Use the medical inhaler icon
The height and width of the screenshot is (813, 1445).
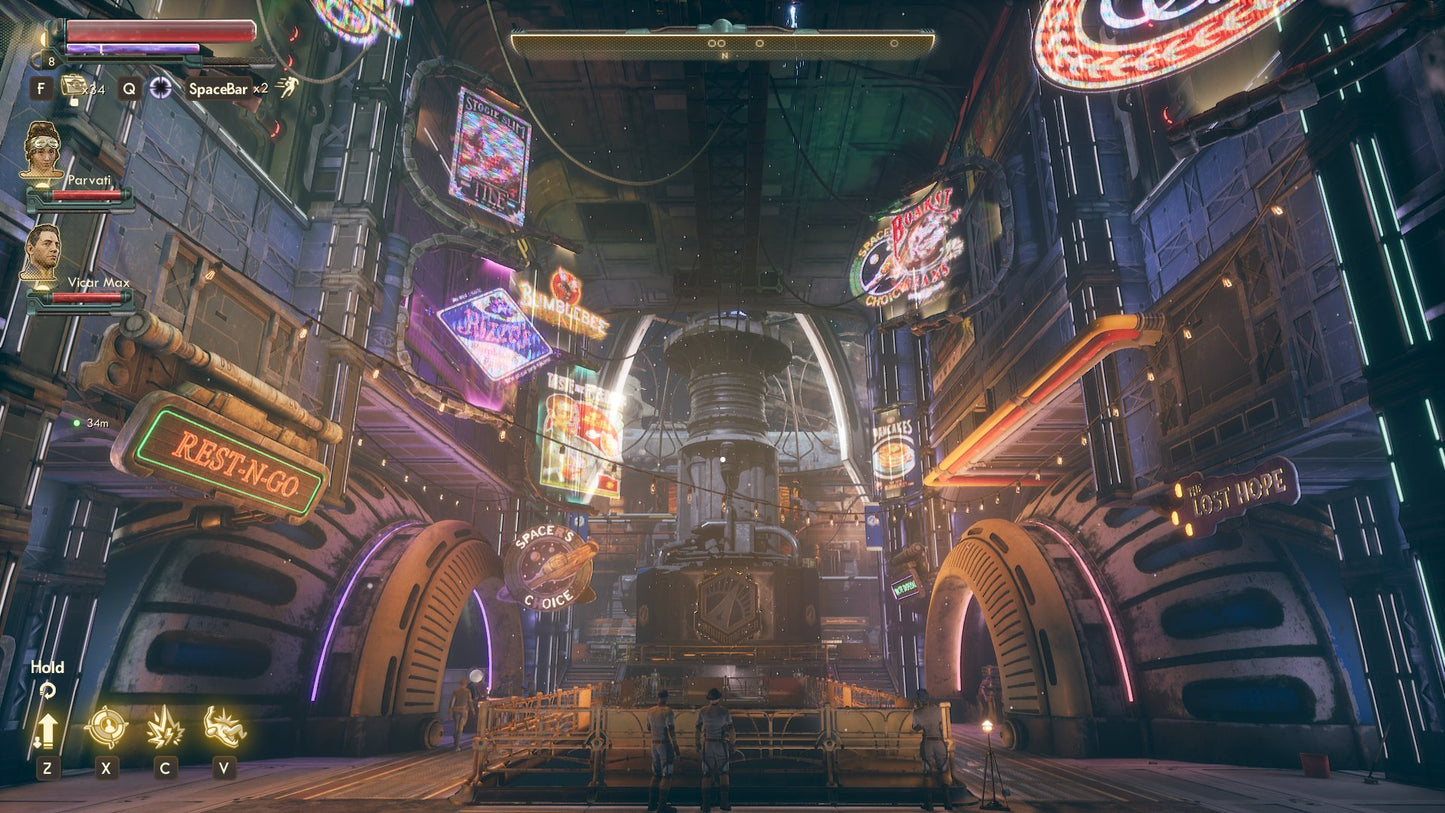[73, 86]
